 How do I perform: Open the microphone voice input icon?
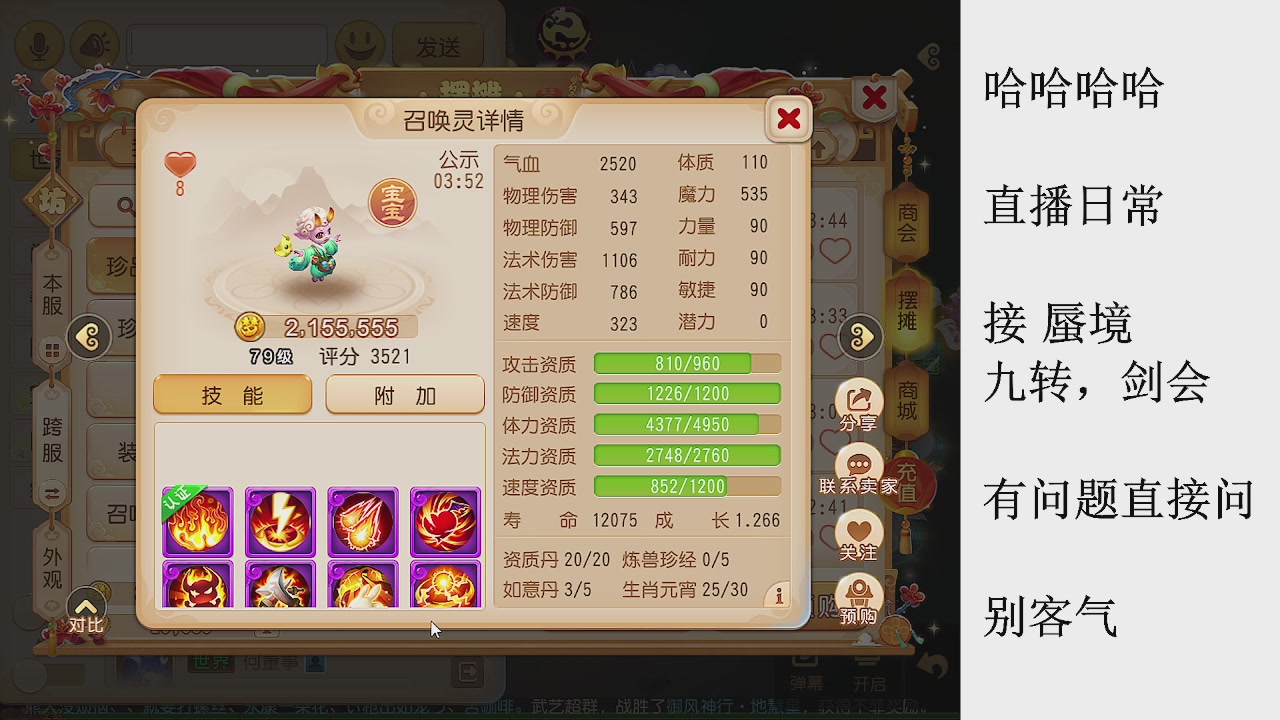pyautogui.click(x=40, y=45)
